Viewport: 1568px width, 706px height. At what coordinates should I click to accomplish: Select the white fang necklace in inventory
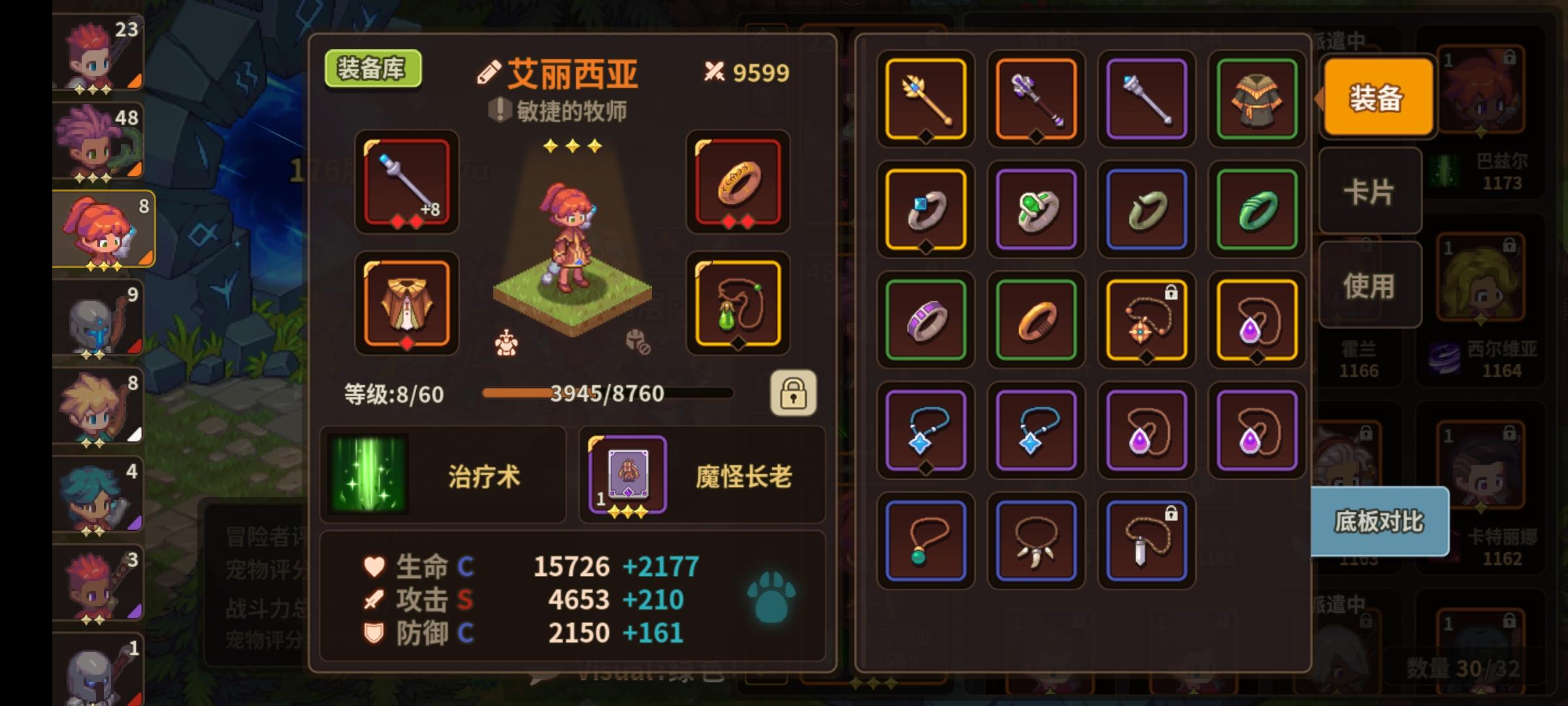click(1035, 540)
